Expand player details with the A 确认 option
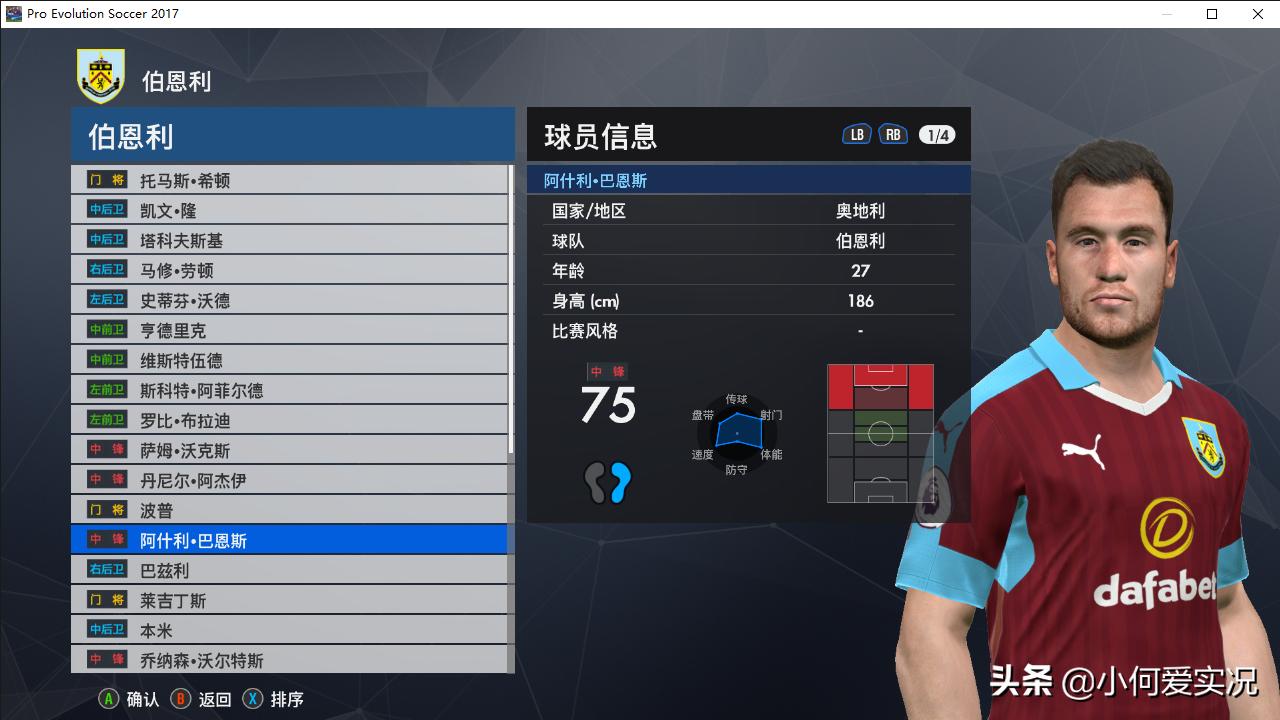 (128, 699)
